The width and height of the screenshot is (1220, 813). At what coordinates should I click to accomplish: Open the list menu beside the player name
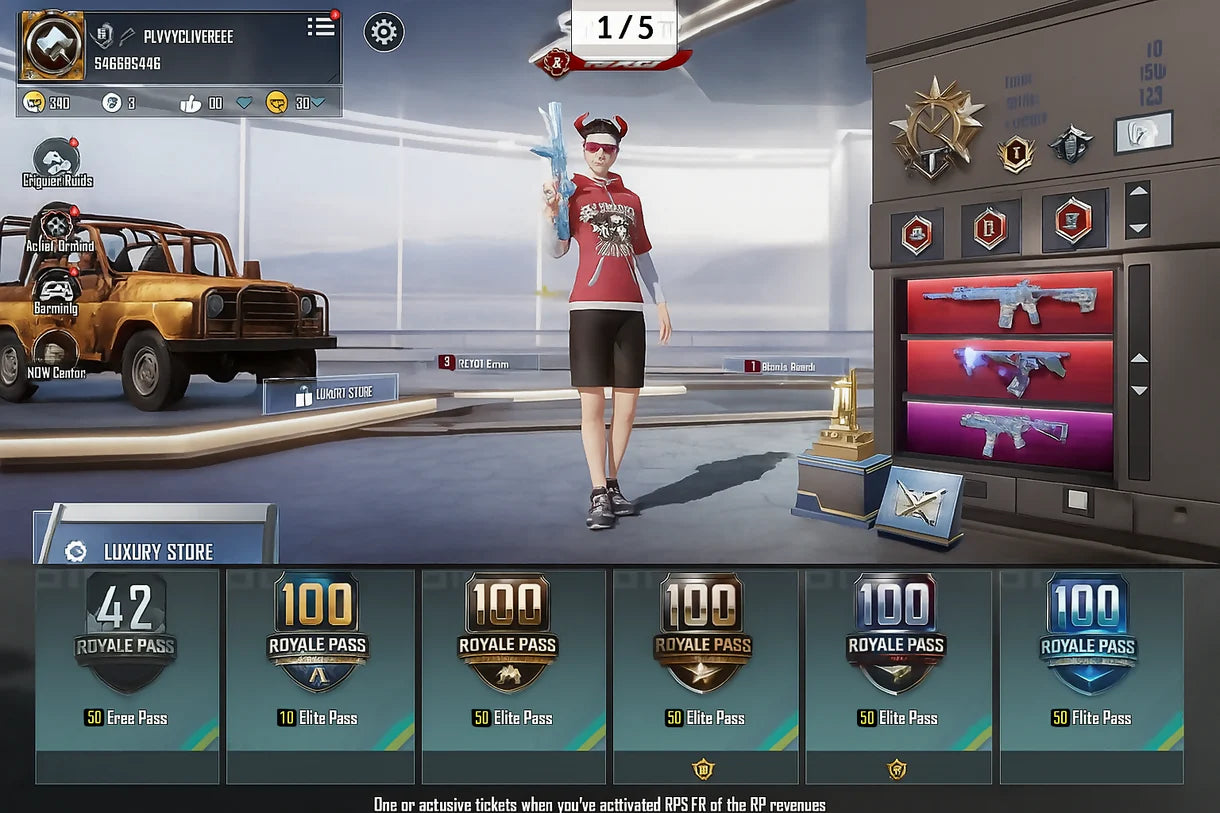[321, 27]
